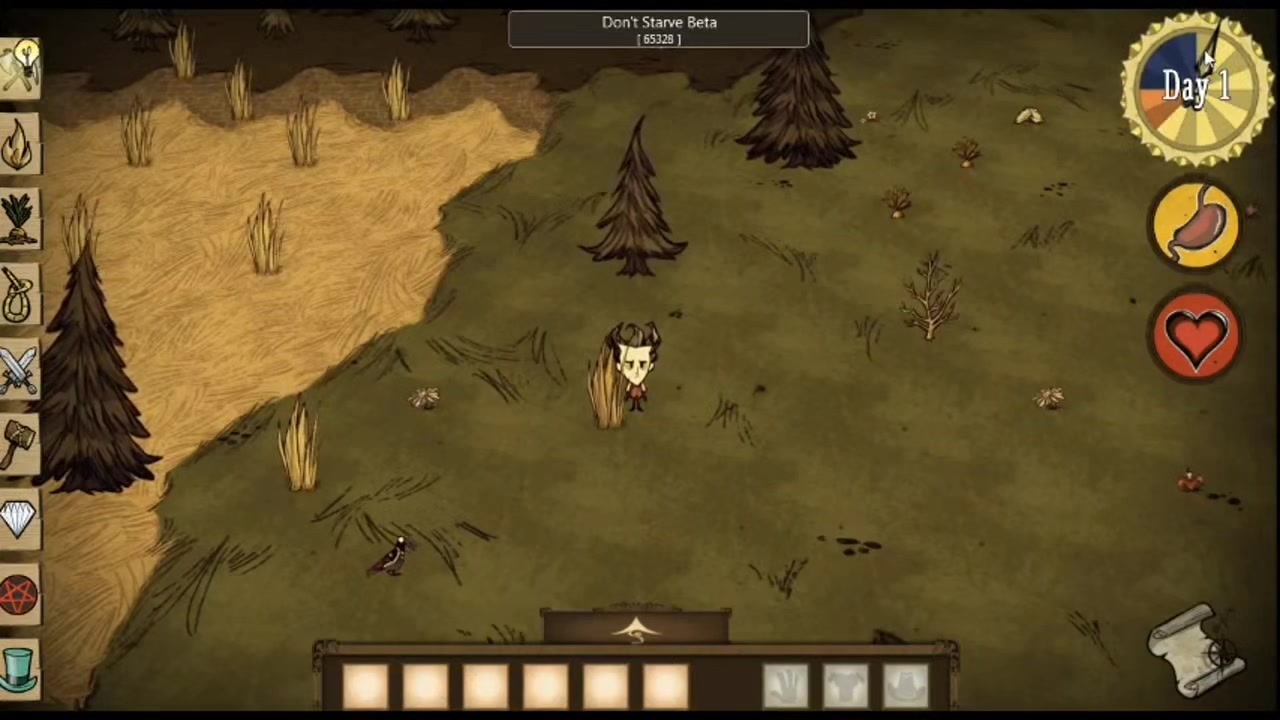Click the body armor equipment slot
The width and height of the screenshot is (1280, 720).
click(x=846, y=686)
